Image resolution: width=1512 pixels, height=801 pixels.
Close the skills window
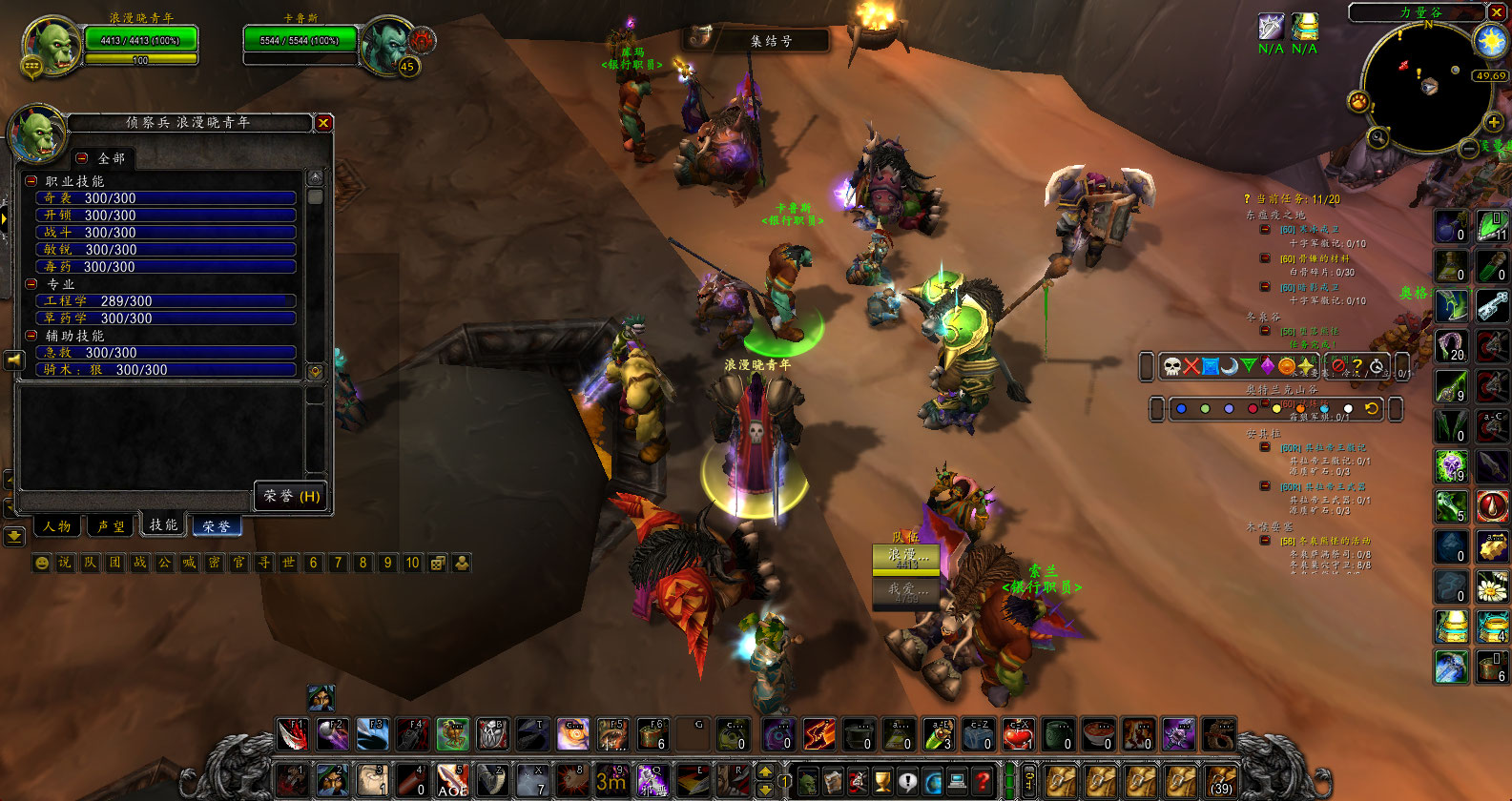click(323, 123)
